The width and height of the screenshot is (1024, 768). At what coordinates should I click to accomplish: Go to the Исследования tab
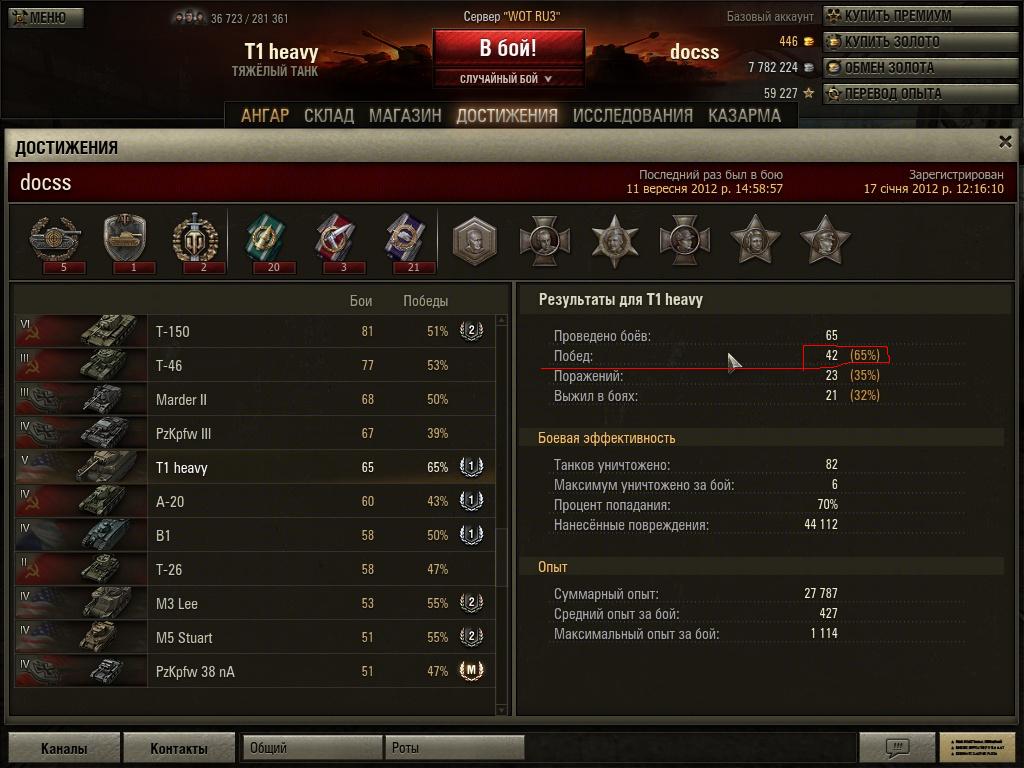[x=632, y=116]
